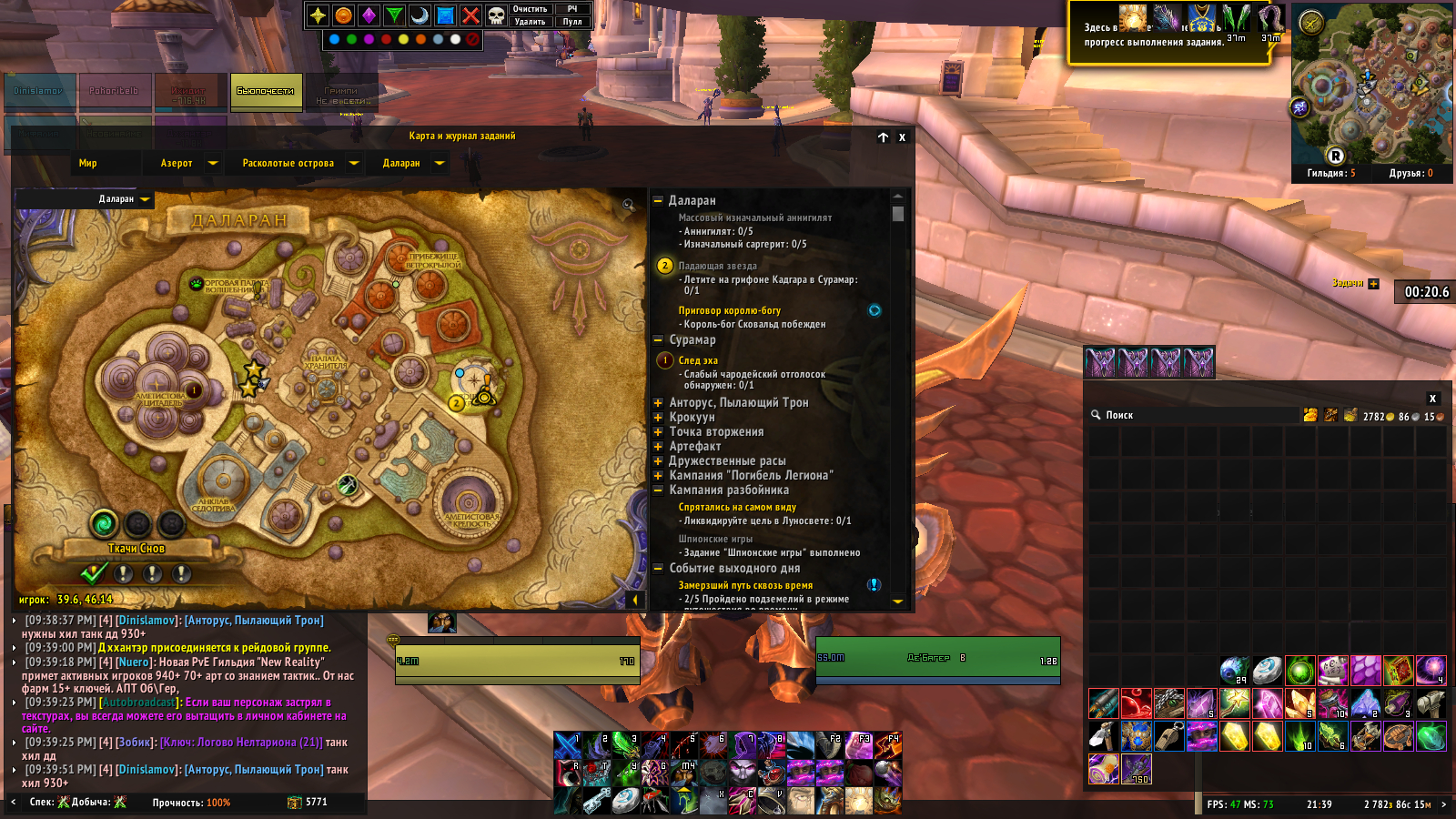Open the Расколотые острова zone dropdown arrow
1456x819 pixels.
(354, 164)
